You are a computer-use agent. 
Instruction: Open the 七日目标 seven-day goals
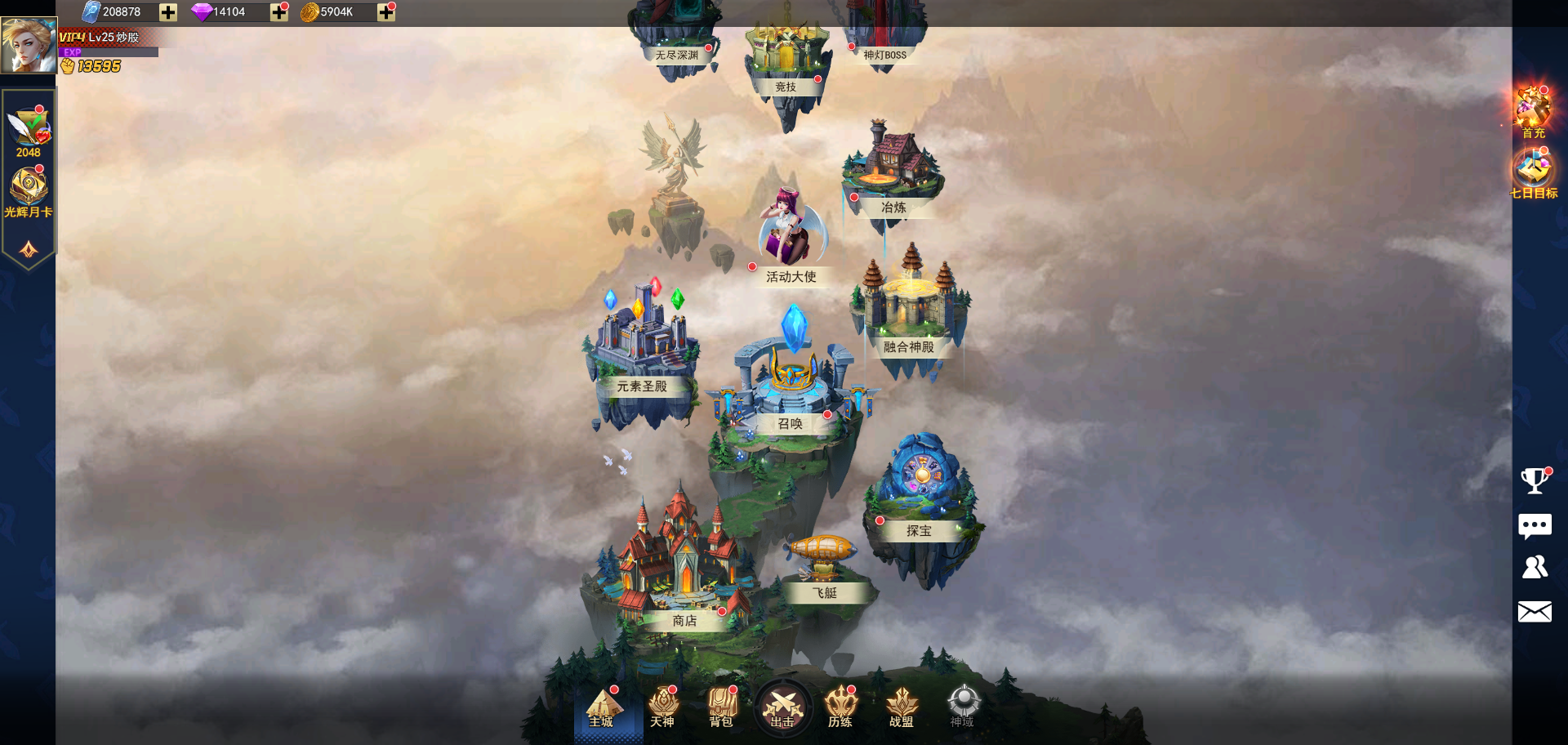[x=1533, y=173]
